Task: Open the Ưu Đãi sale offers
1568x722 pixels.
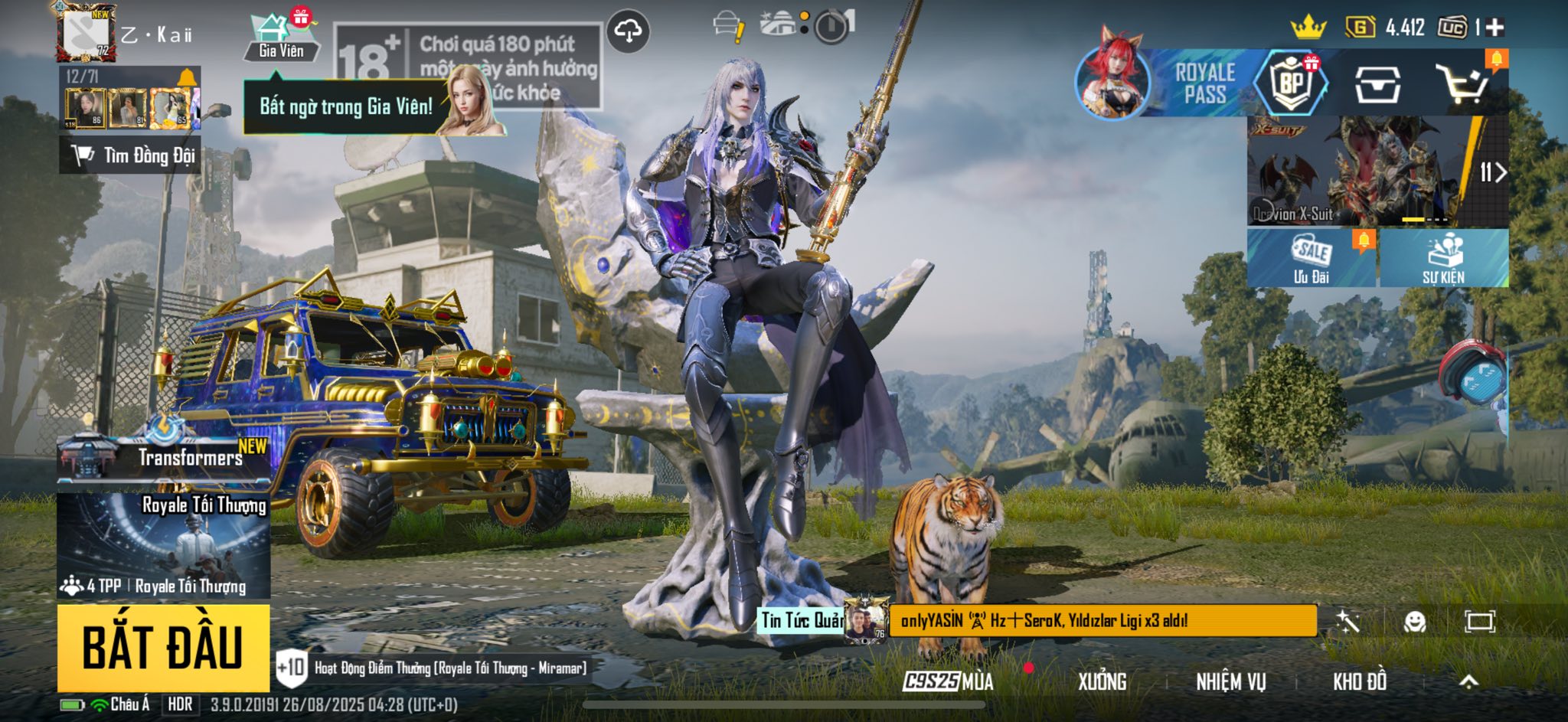Action: (1312, 258)
